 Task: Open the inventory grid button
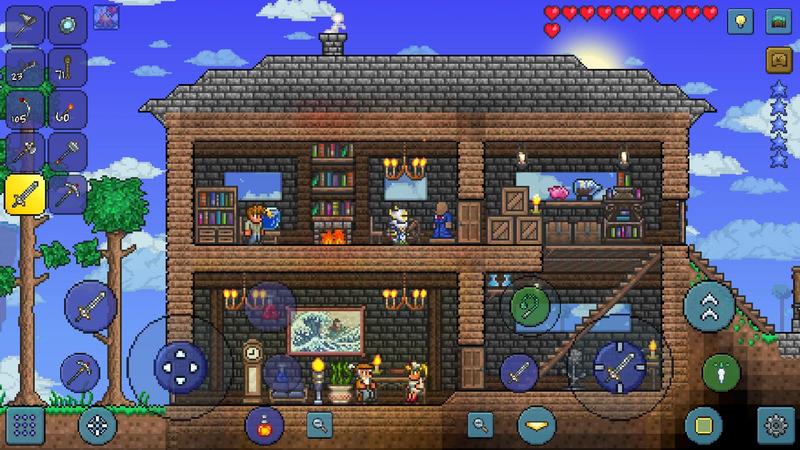click(22, 424)
